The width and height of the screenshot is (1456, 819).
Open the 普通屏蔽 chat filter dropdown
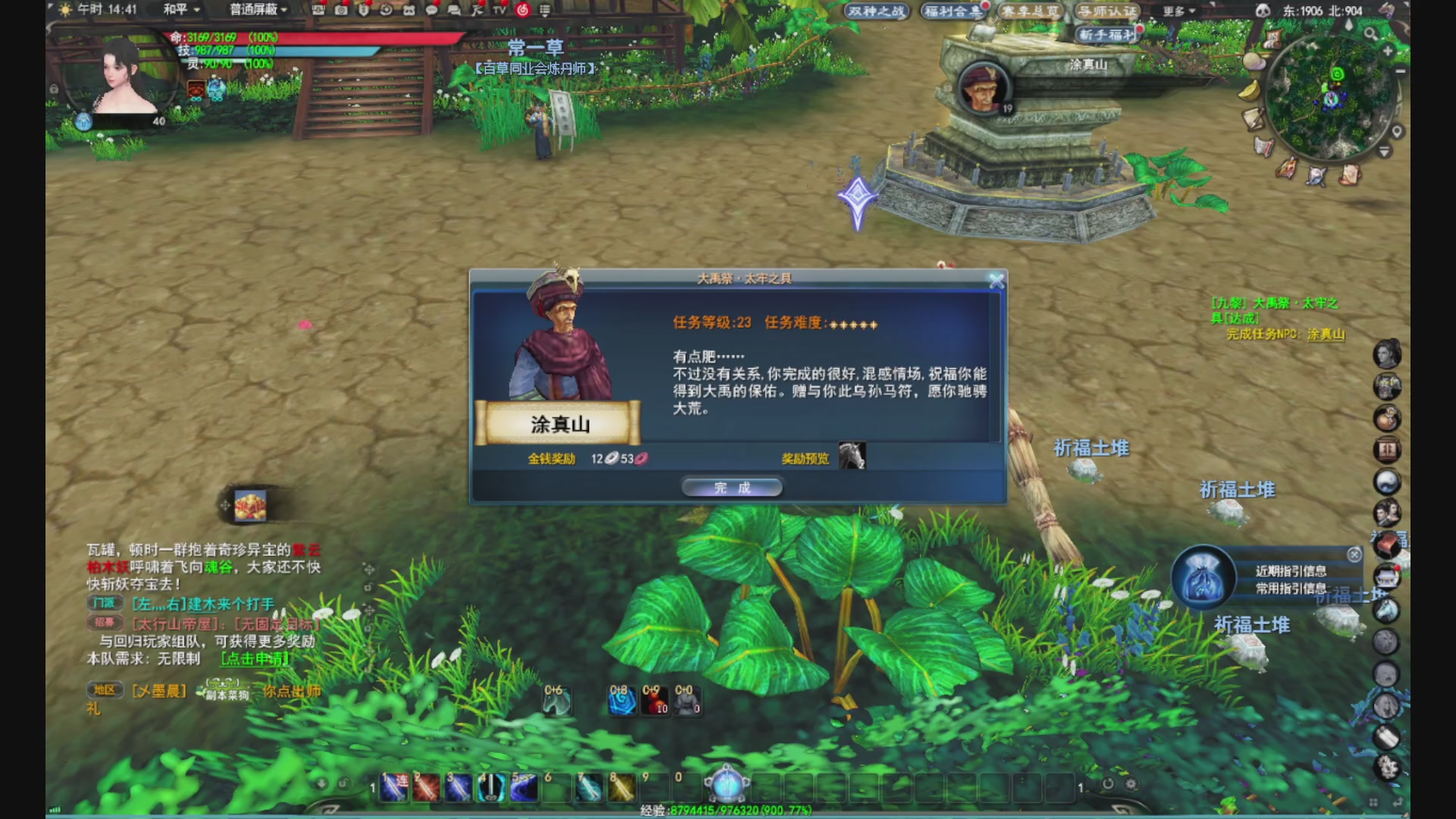pos(254,11)
